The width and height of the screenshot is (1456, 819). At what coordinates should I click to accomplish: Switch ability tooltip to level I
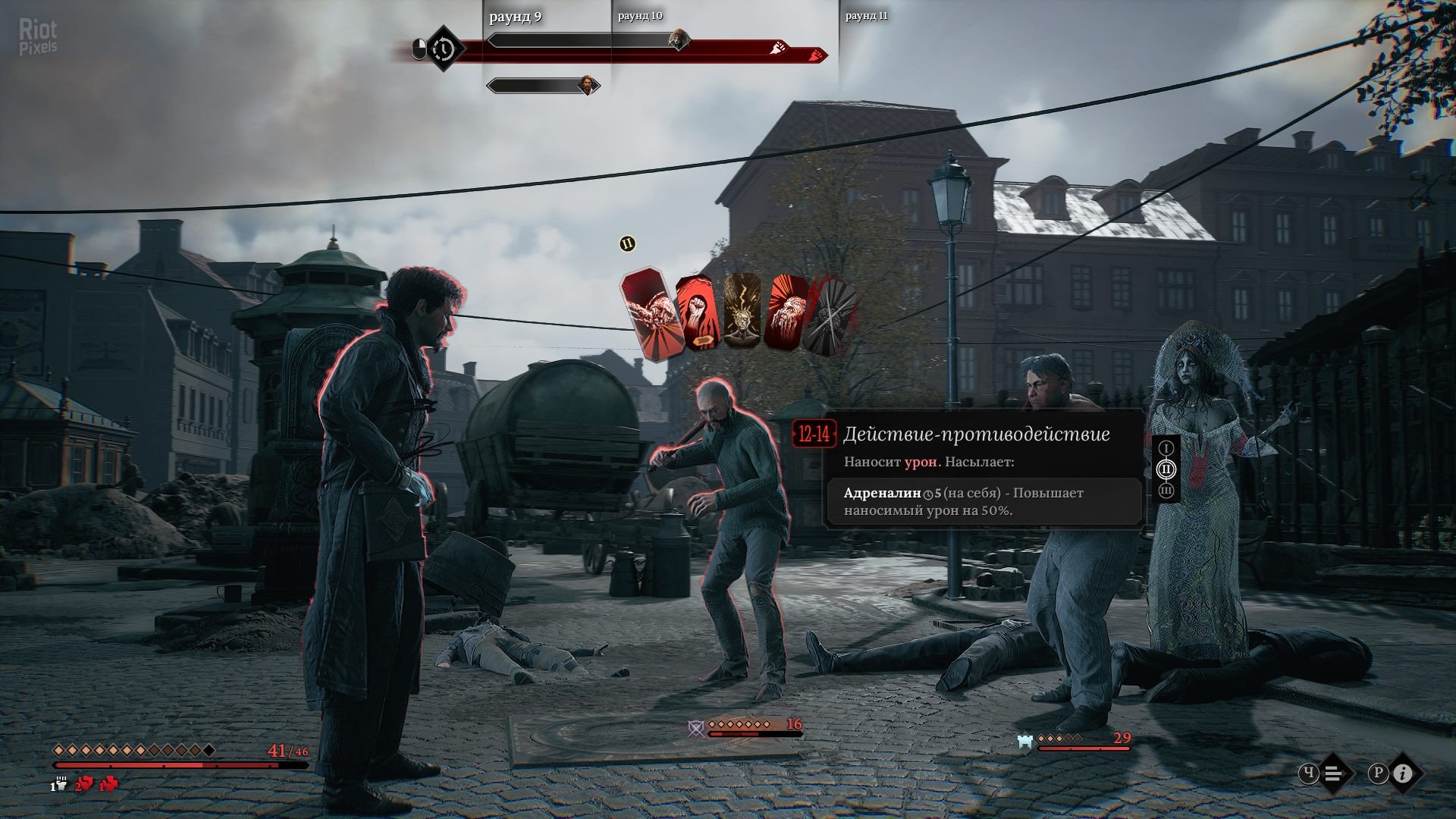1166,448
